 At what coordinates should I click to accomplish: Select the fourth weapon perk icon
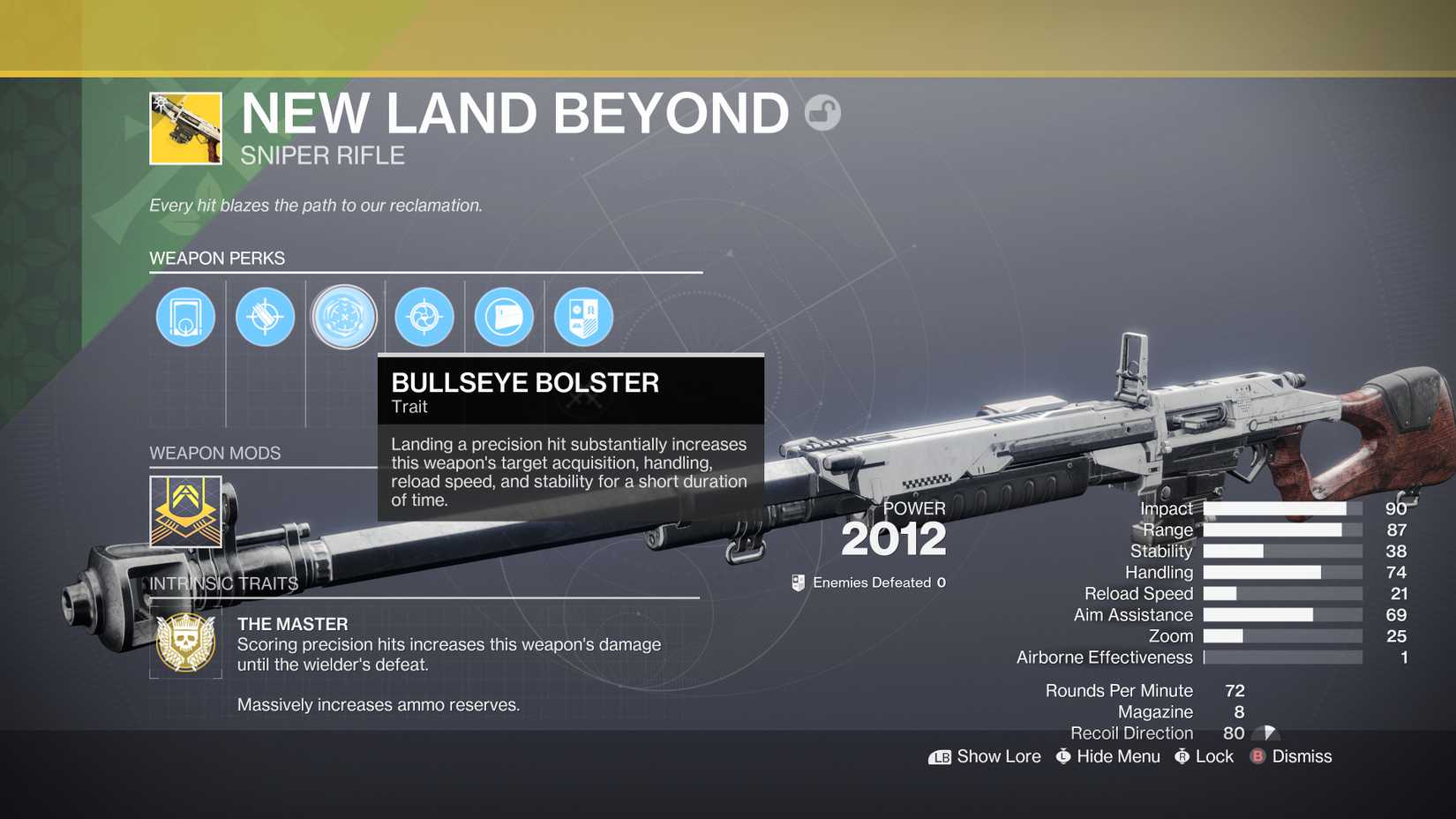pos(424,316)
